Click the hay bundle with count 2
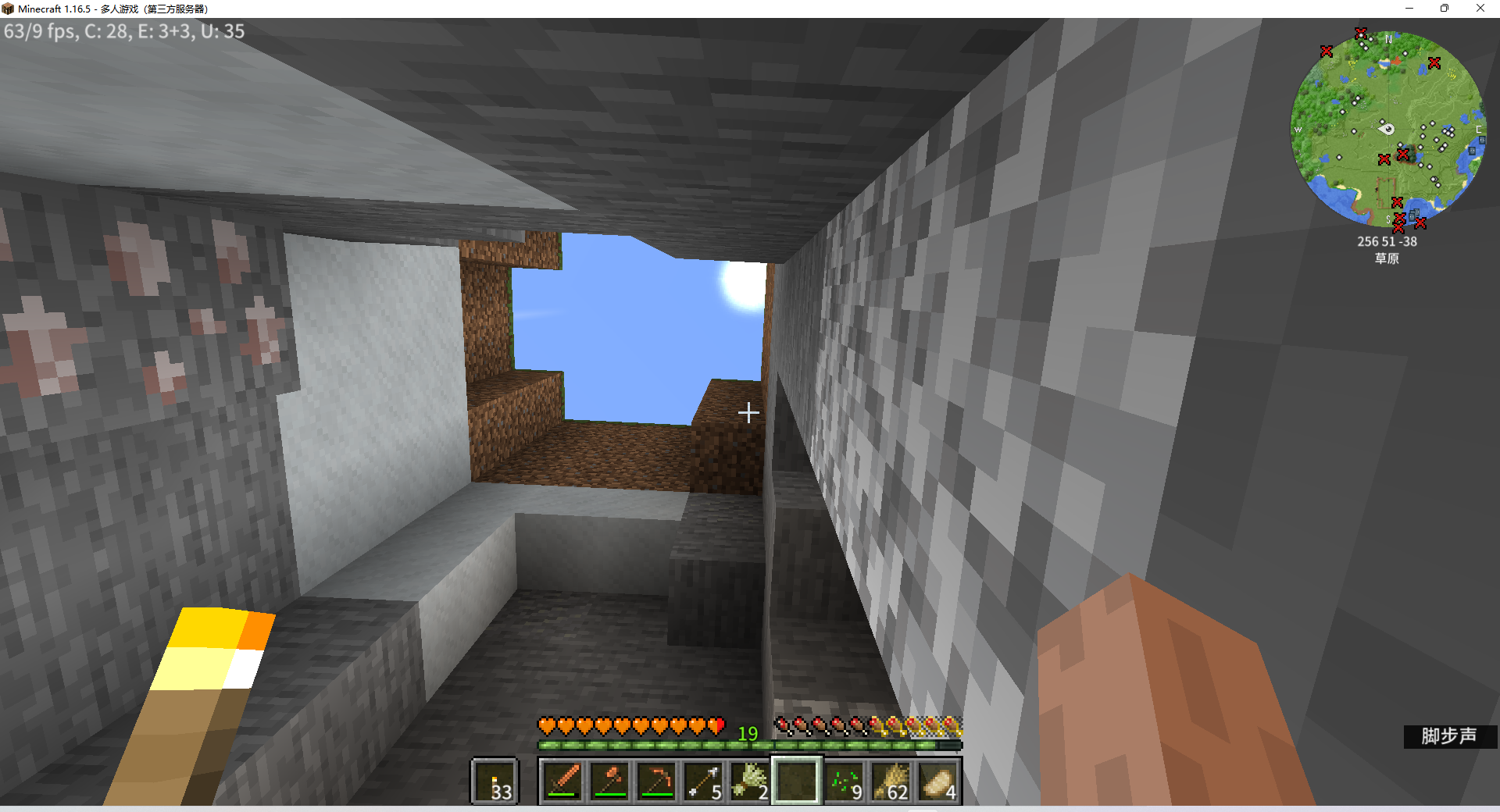The height and width of the screenshot is (812, 1500). tap(750, 781)
